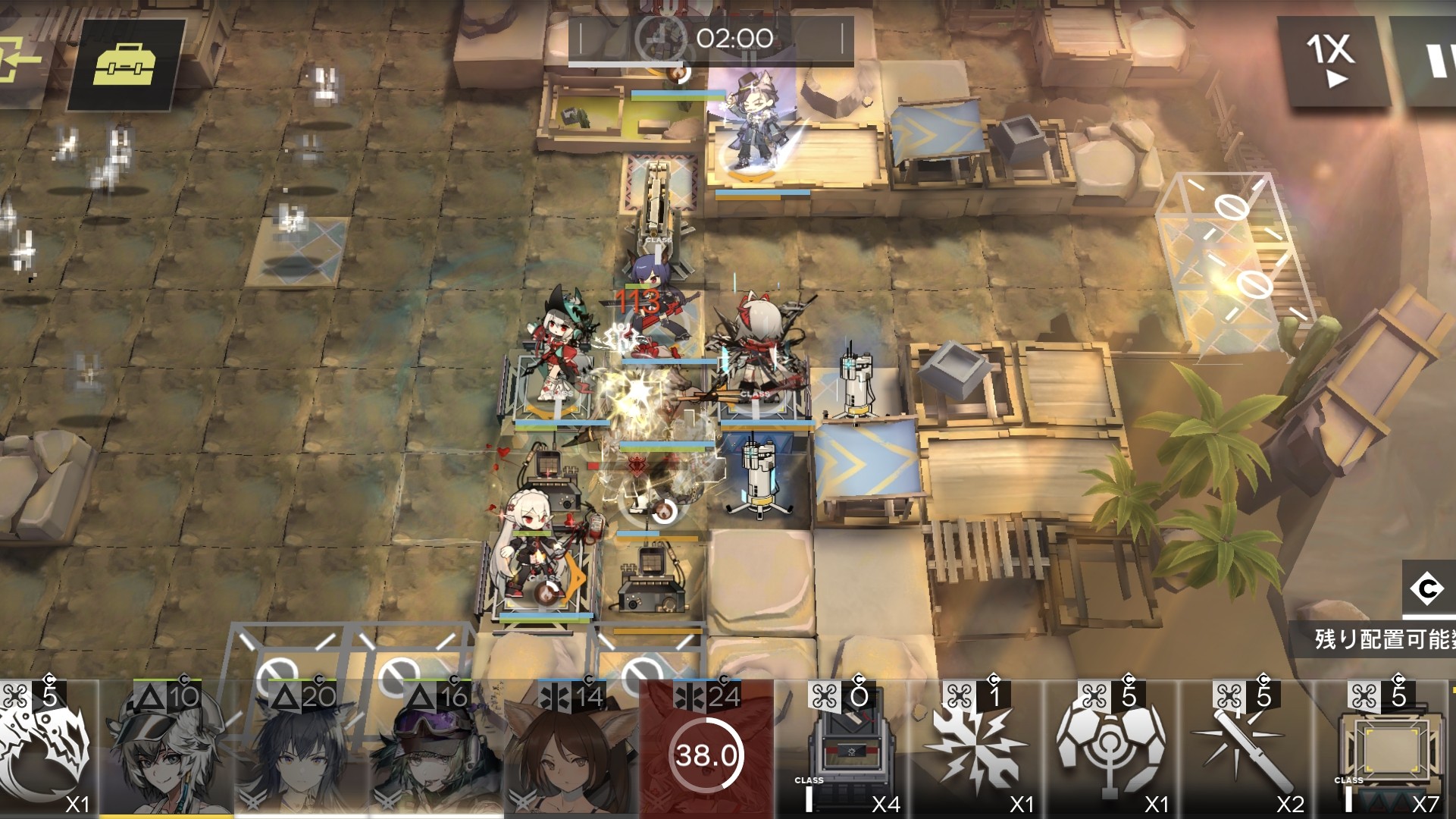1456x819 pixels.
Task: Open the yellow toolbox menu
Action: 125,64
